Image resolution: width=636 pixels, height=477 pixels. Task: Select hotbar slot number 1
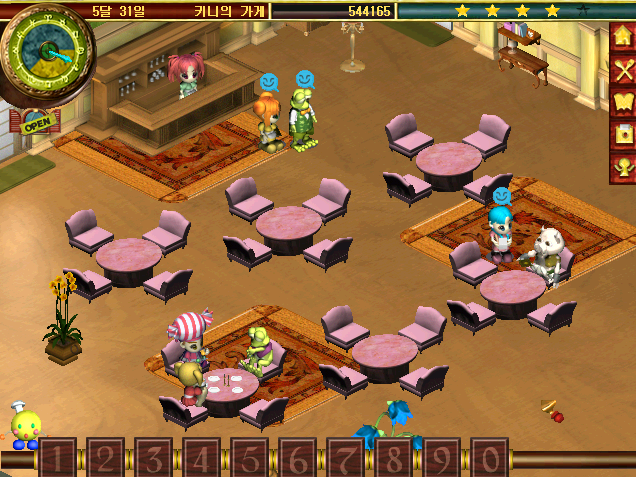point(57,458)
